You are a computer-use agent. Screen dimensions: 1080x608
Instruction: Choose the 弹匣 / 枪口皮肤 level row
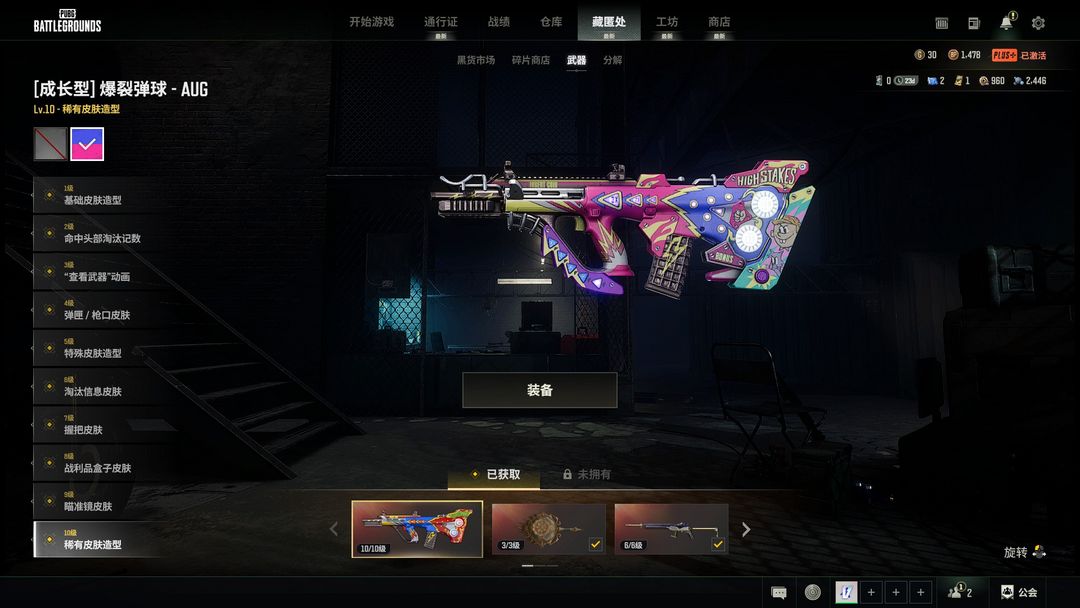pos(100,311)
